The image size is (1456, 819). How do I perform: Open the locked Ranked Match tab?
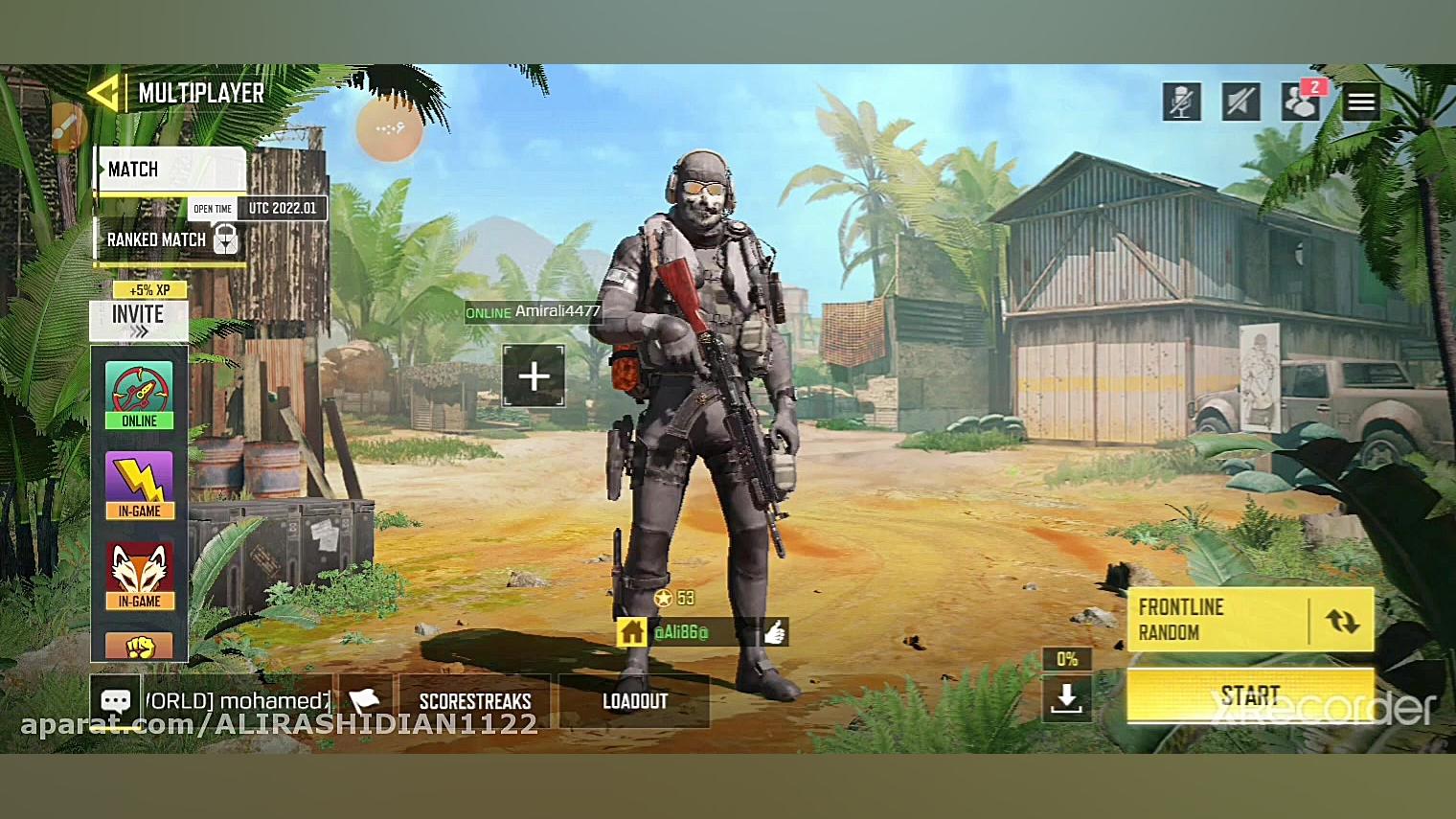point(171,239)
